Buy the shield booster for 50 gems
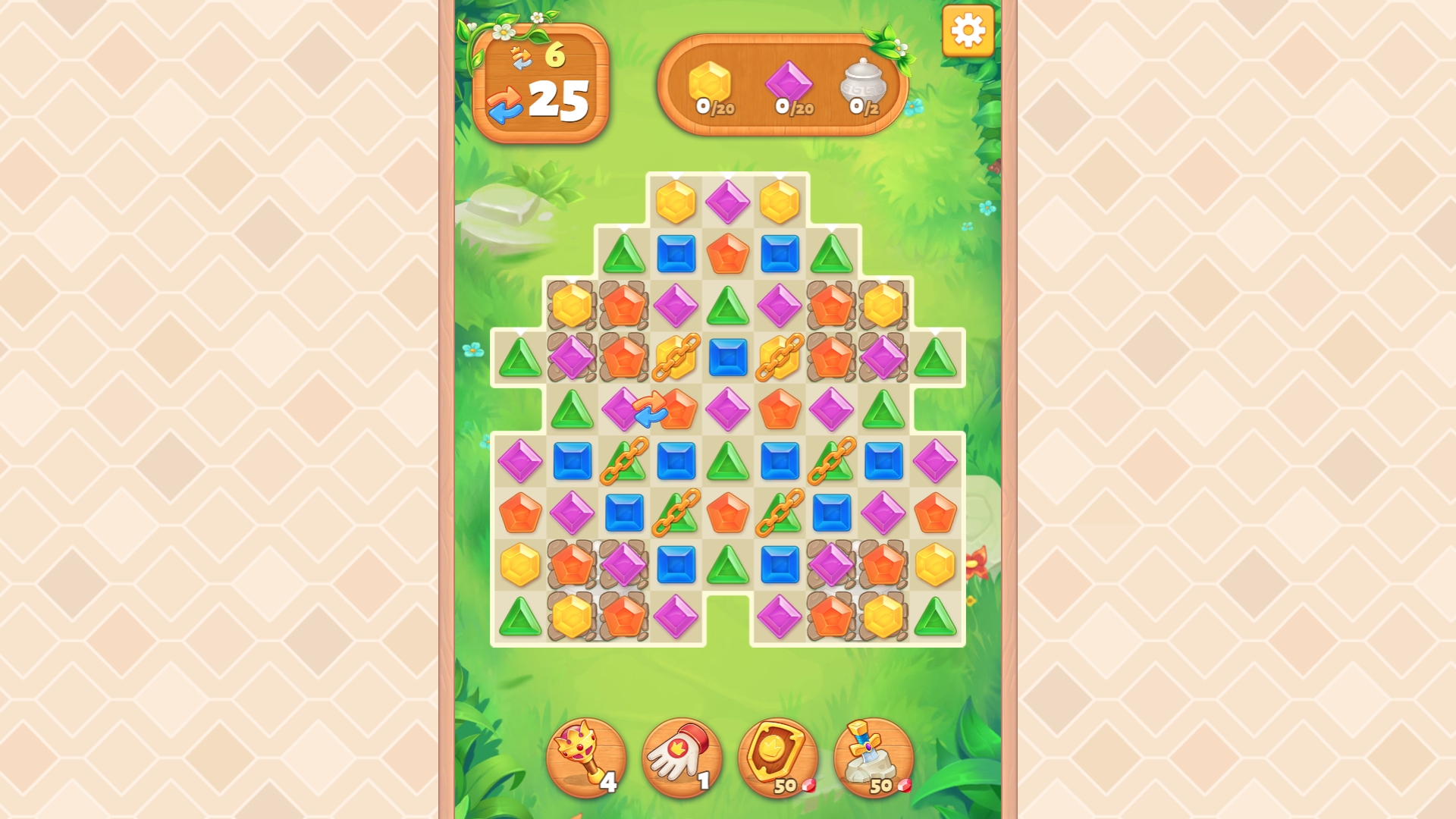The width and height of the screenshot is (1456, 819). [x=777, y=758]
